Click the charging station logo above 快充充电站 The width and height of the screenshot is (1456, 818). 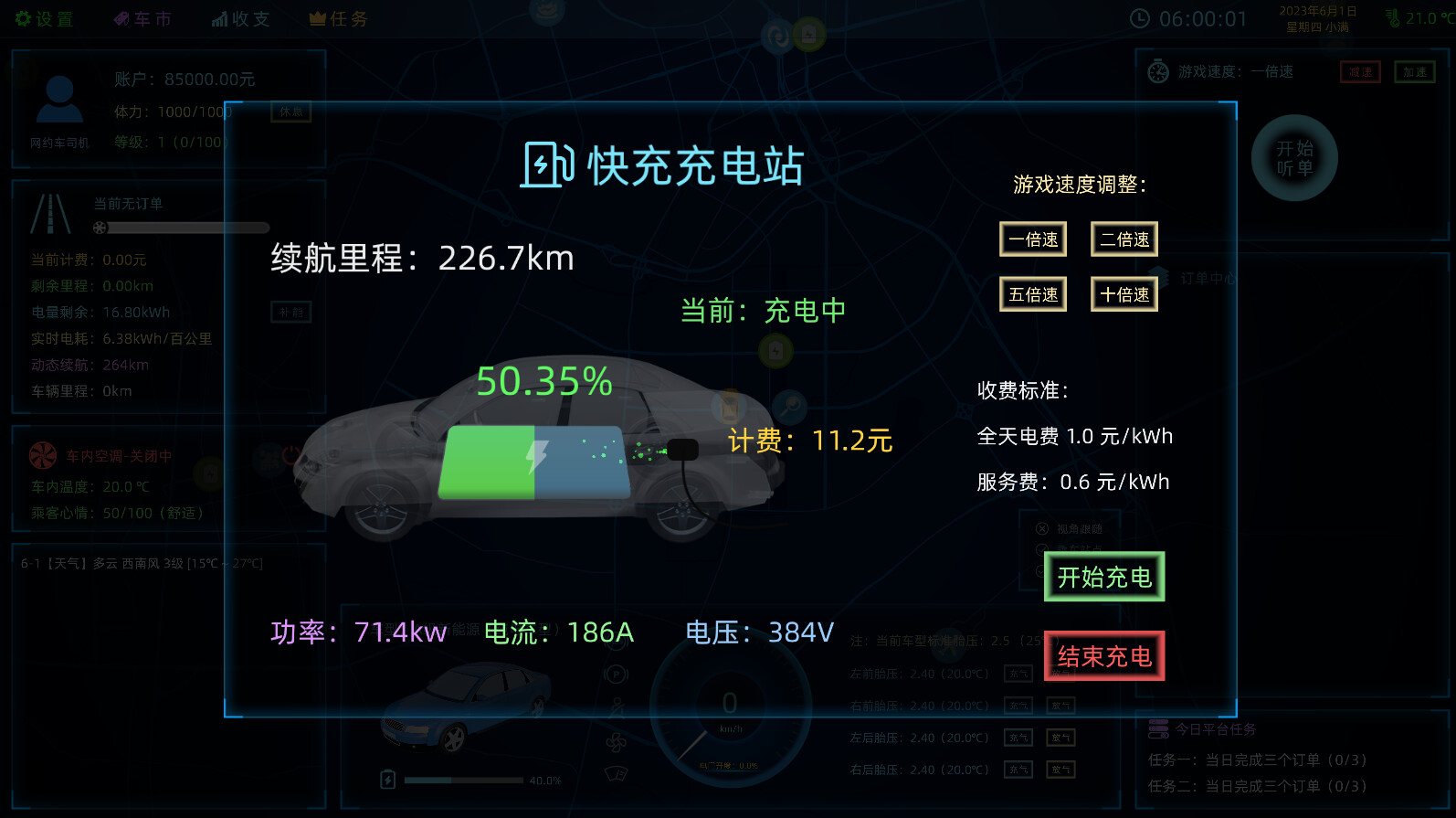pyautogui.click(x=546, y=165)
